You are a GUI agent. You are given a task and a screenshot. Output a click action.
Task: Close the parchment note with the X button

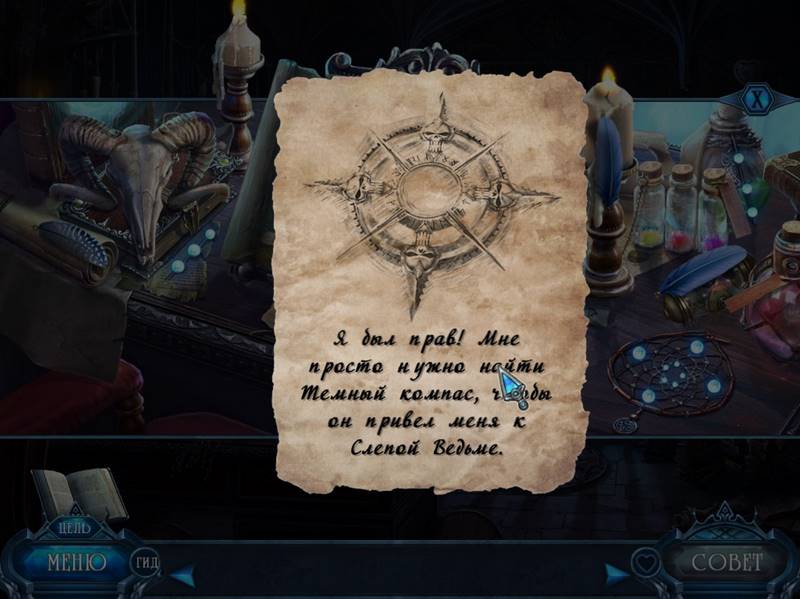click(759, 99)
